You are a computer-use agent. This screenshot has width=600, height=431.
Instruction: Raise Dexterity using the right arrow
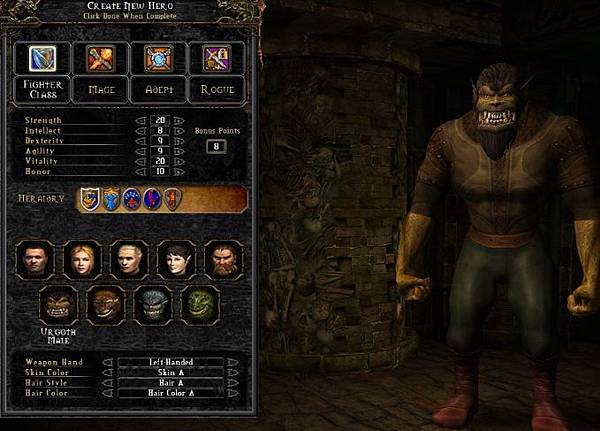(180, 141)
